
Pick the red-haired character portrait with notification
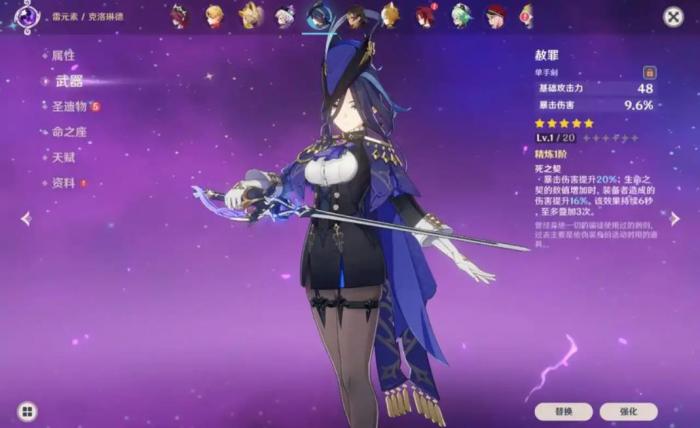(426, 16)
